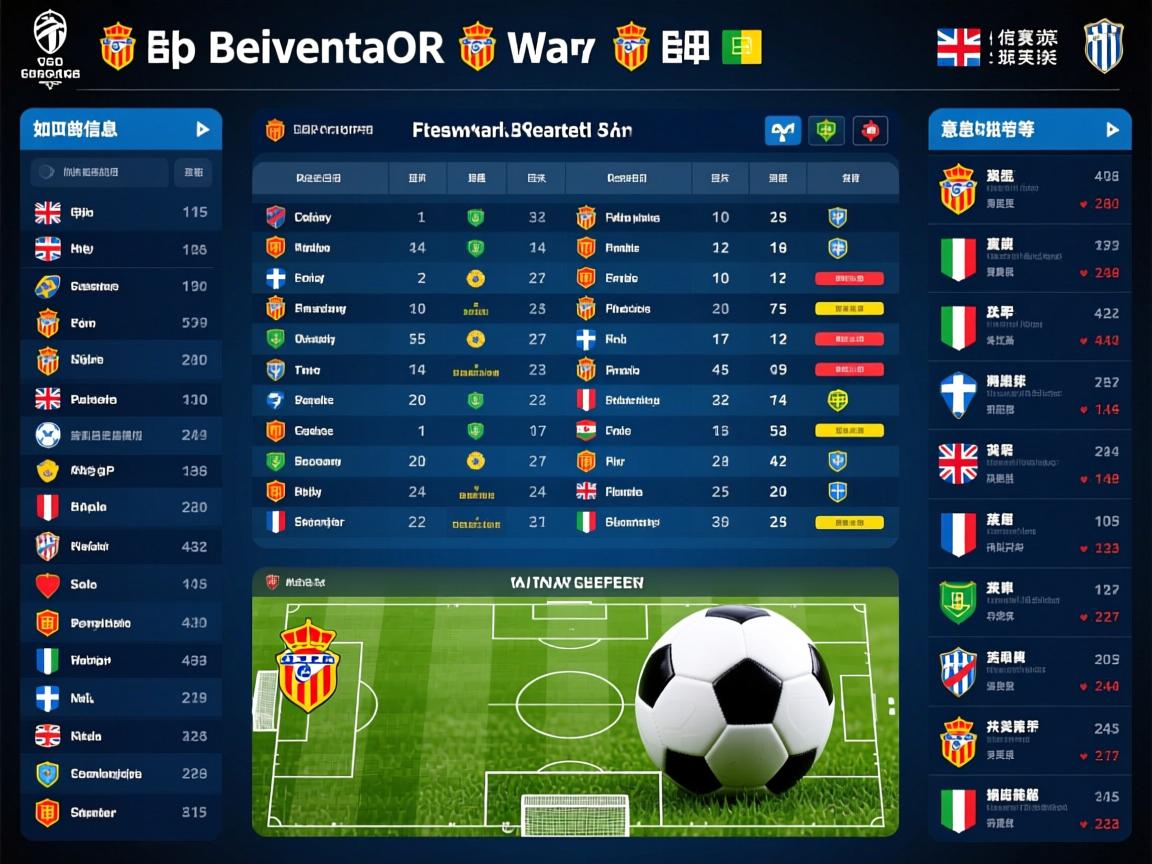The image size is (1152, 864).
Task: Focus the search field in the left panel
Action: 100,172
